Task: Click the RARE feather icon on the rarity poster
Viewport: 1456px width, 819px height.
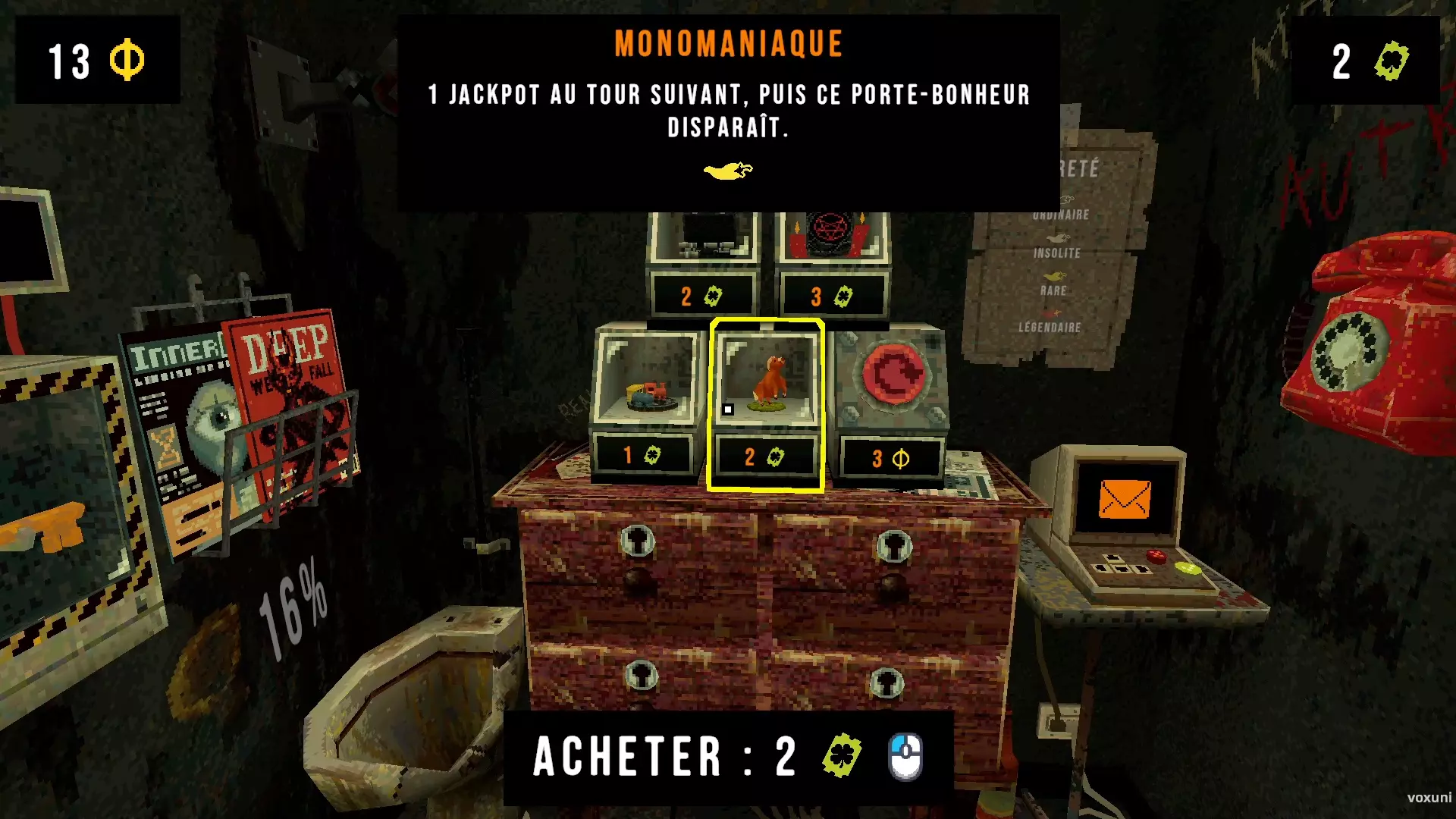Action: (1057, 275)
